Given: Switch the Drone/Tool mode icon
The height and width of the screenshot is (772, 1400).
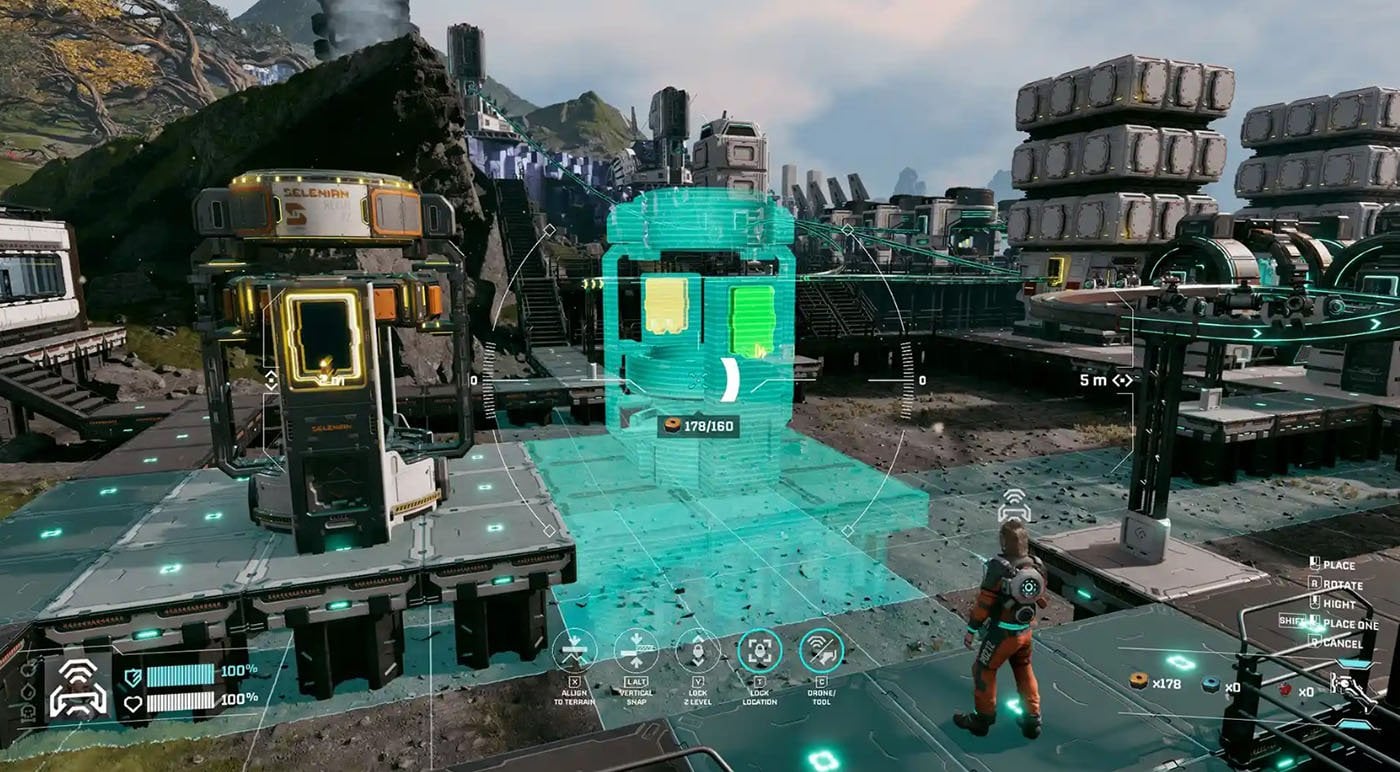Looking at the screenshot, I should pos(822,650).
